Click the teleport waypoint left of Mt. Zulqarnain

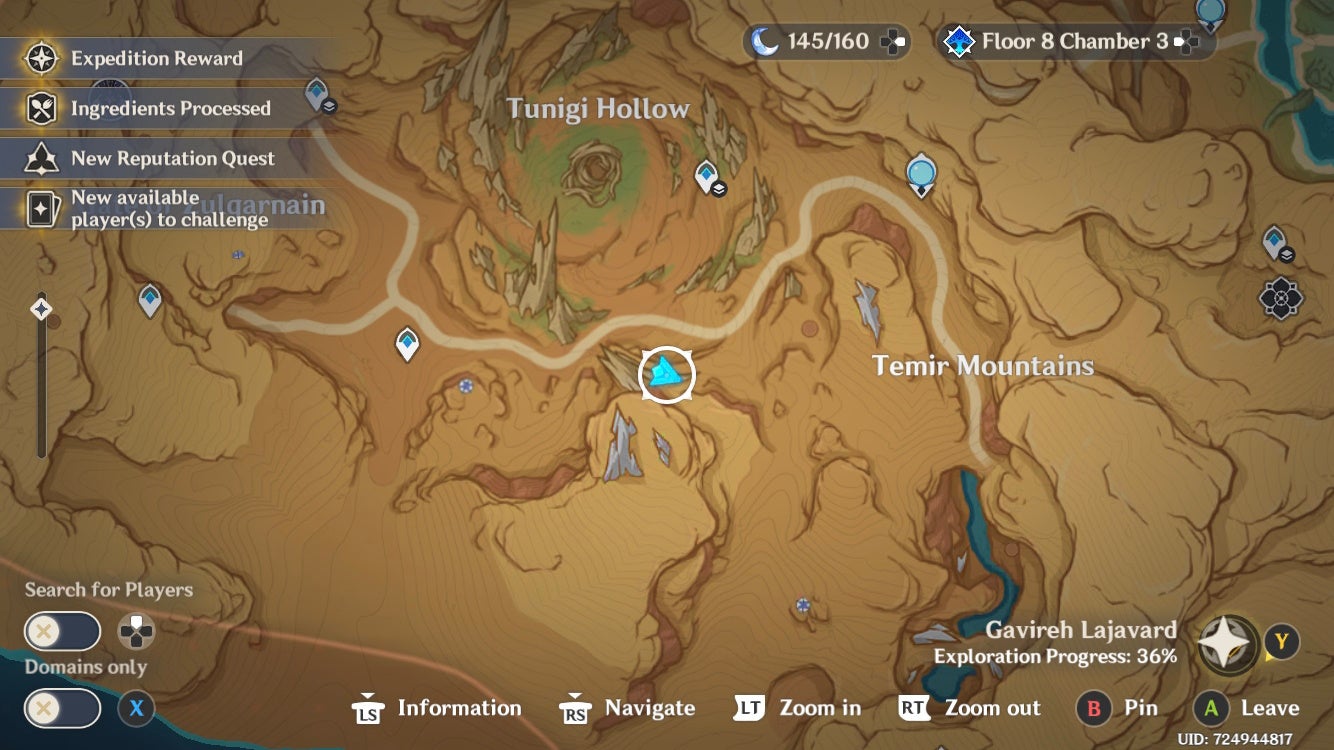(x=148, y=299)
